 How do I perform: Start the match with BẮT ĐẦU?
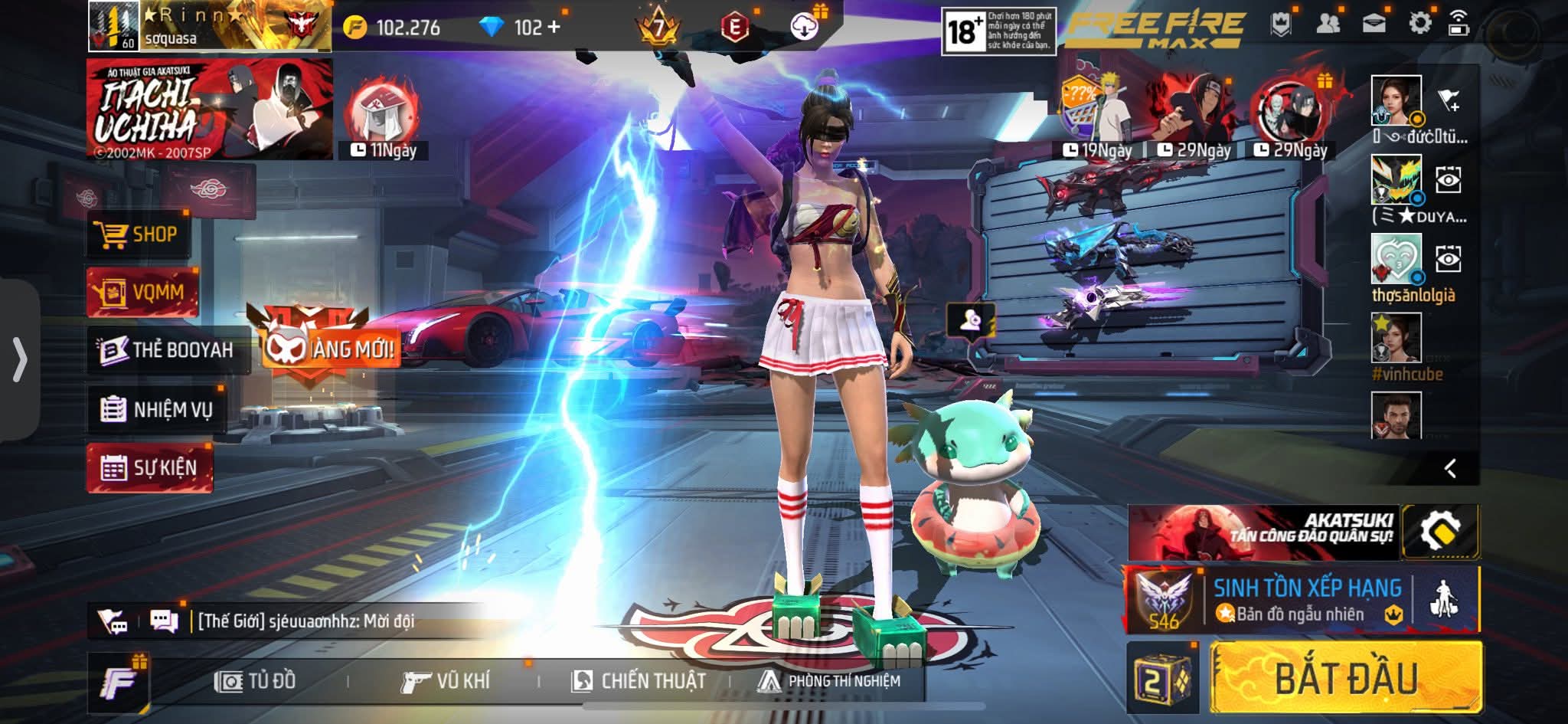(x=1345, y=678)
